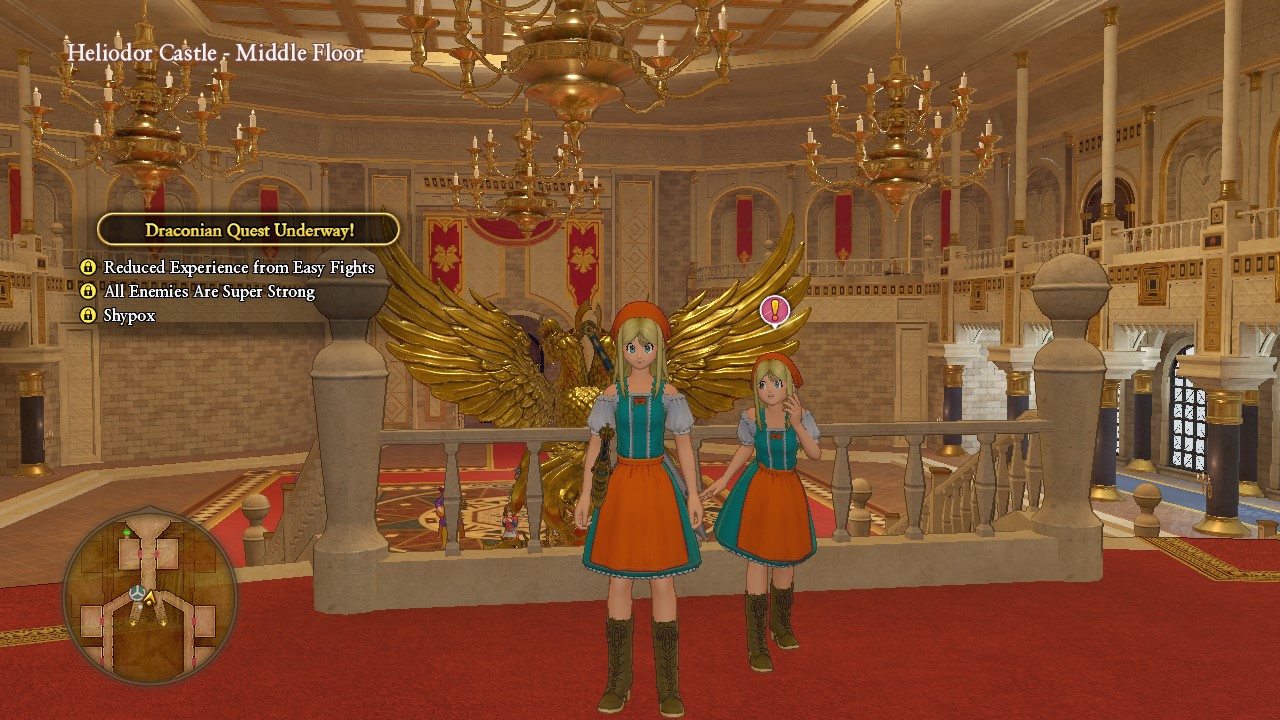This screenshot has width=1280, height=720.
Task: Click the circular castle minimap
Action: 149,597
